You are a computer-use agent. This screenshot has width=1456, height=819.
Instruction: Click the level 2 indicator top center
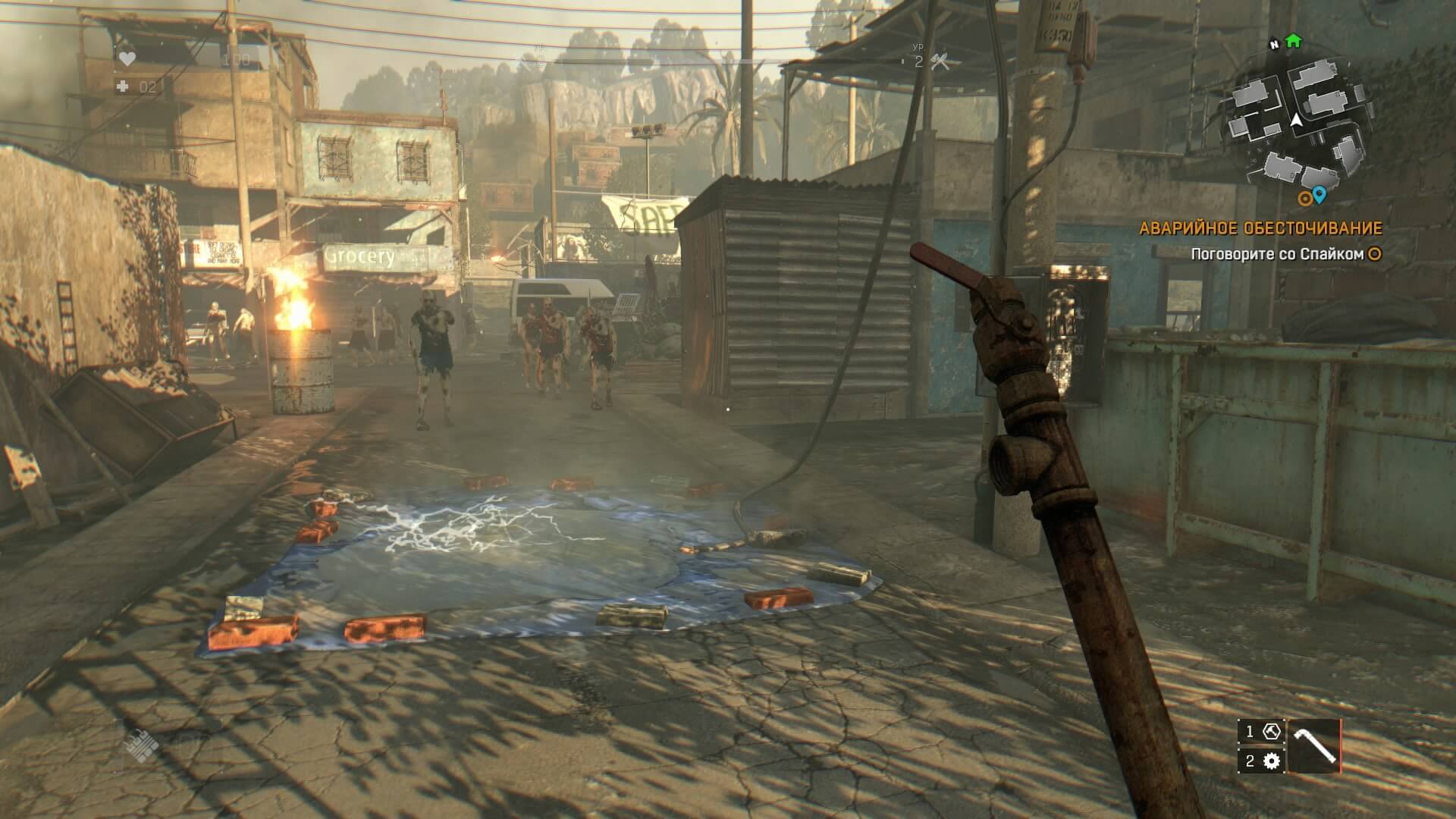pos(918,61)
